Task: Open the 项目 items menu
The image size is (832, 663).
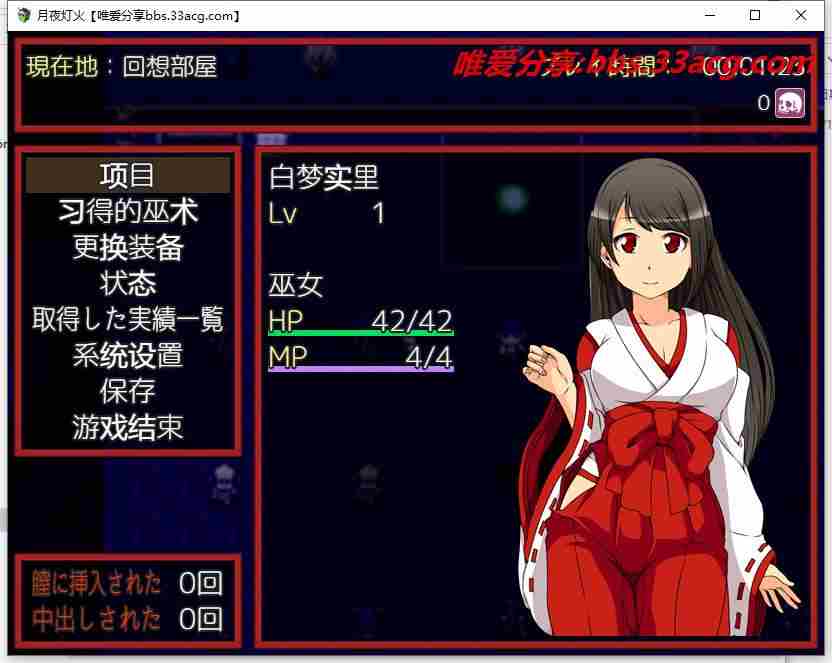Action: point(128,175)
